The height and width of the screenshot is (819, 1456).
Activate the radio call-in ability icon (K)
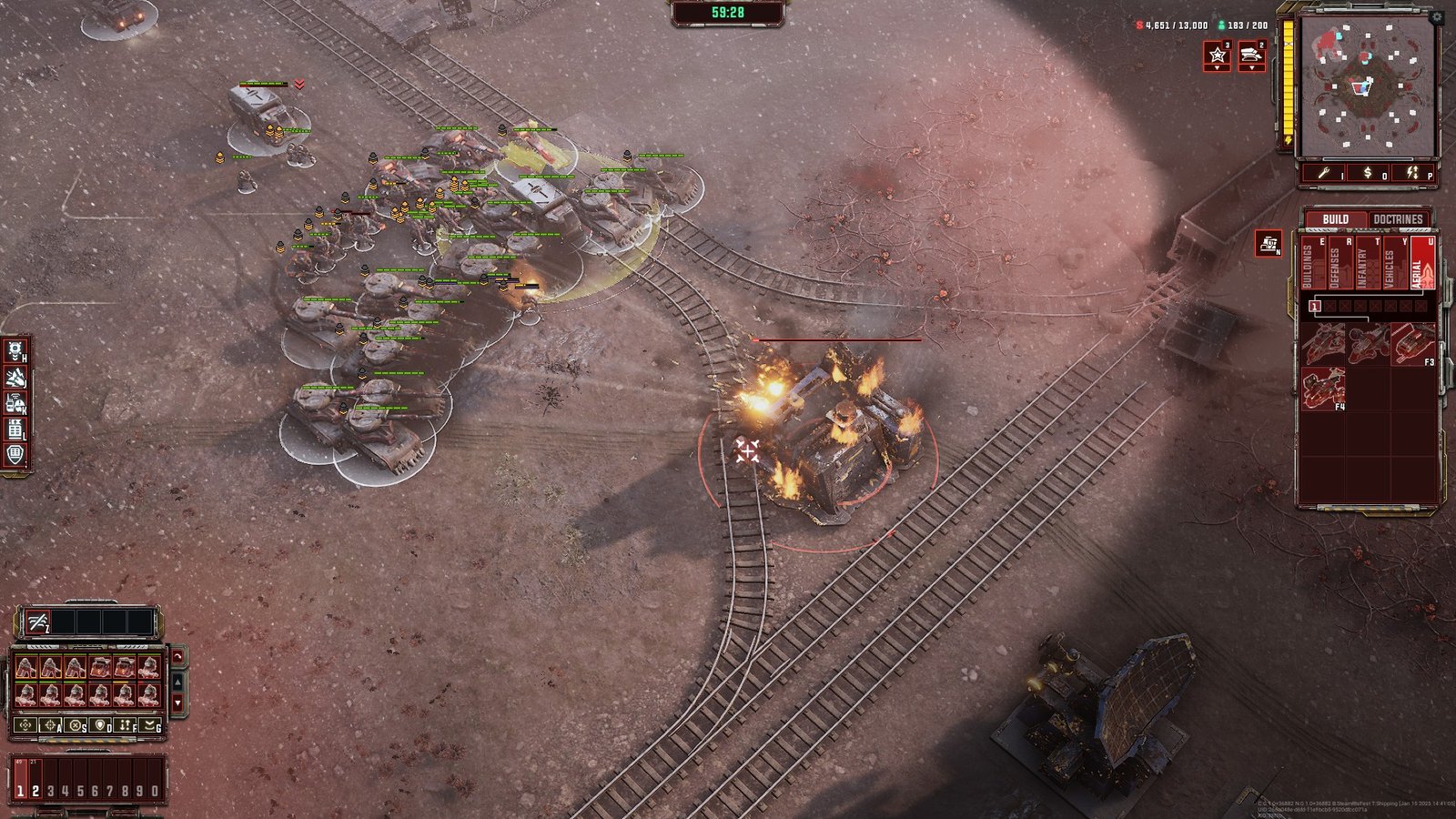14,401
